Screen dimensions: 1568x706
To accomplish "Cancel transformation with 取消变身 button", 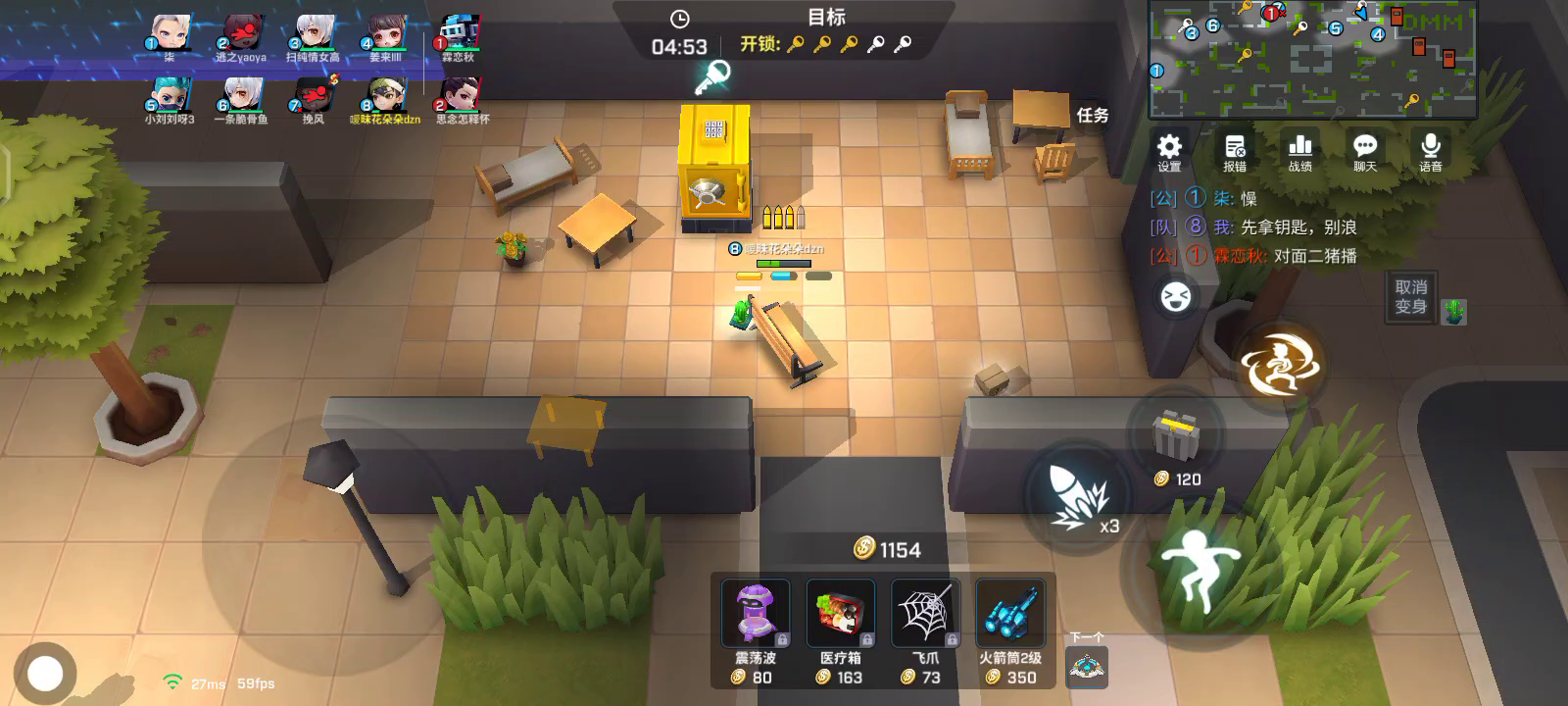I will [1410, 296].
